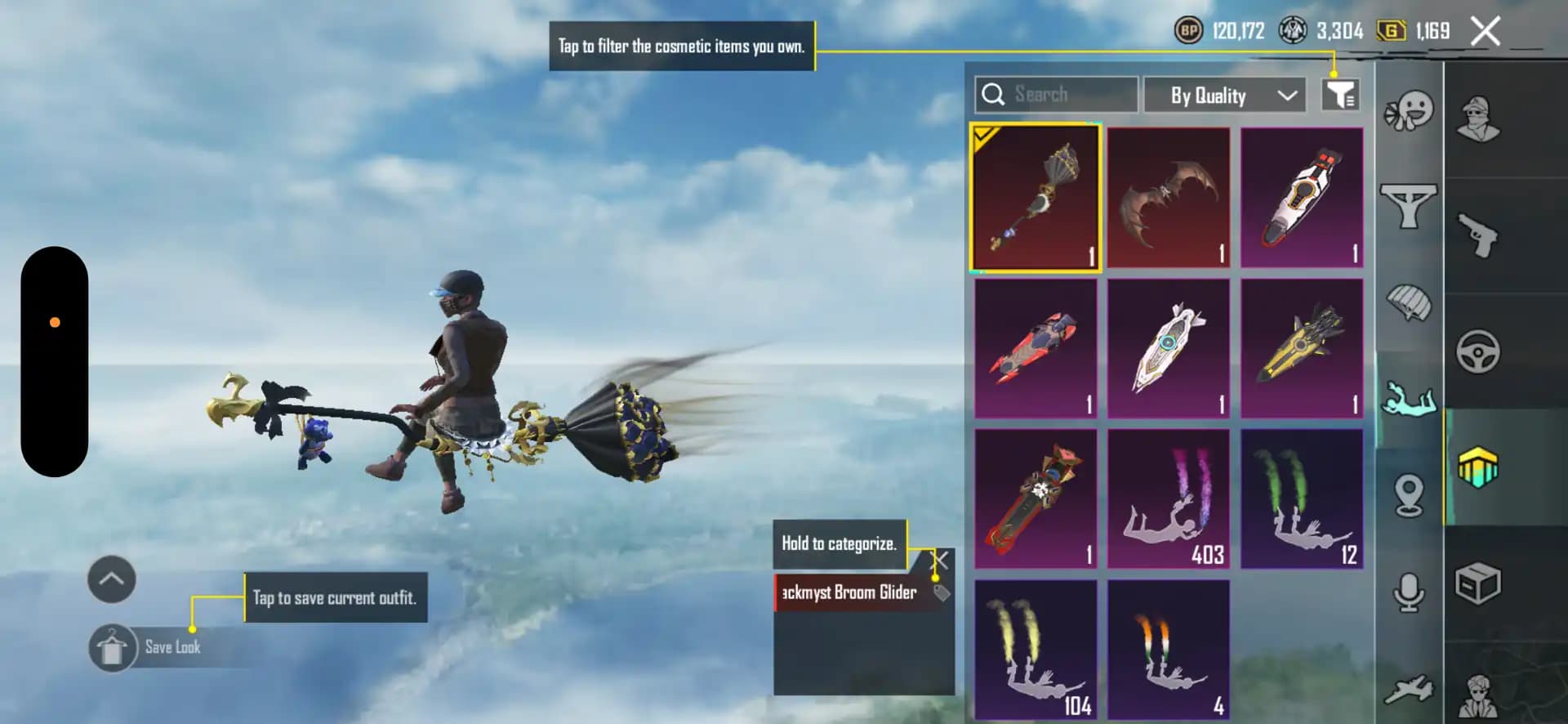The image size is (1568, 724).
Task: Select the yellow spiked glider item
Action: click(x=1302, y=349)
